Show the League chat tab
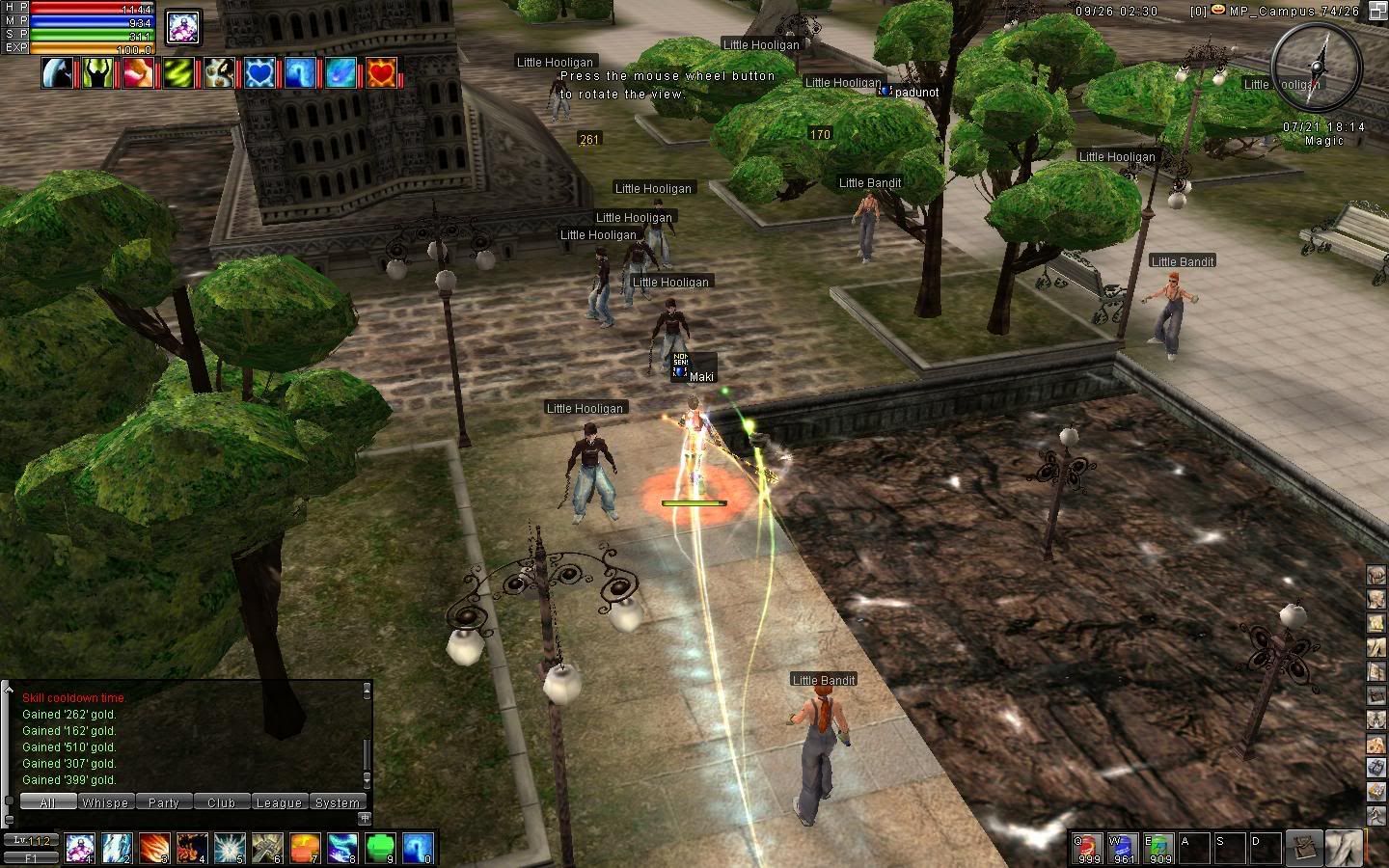1389x868 pixels. (x=279, y=802)
